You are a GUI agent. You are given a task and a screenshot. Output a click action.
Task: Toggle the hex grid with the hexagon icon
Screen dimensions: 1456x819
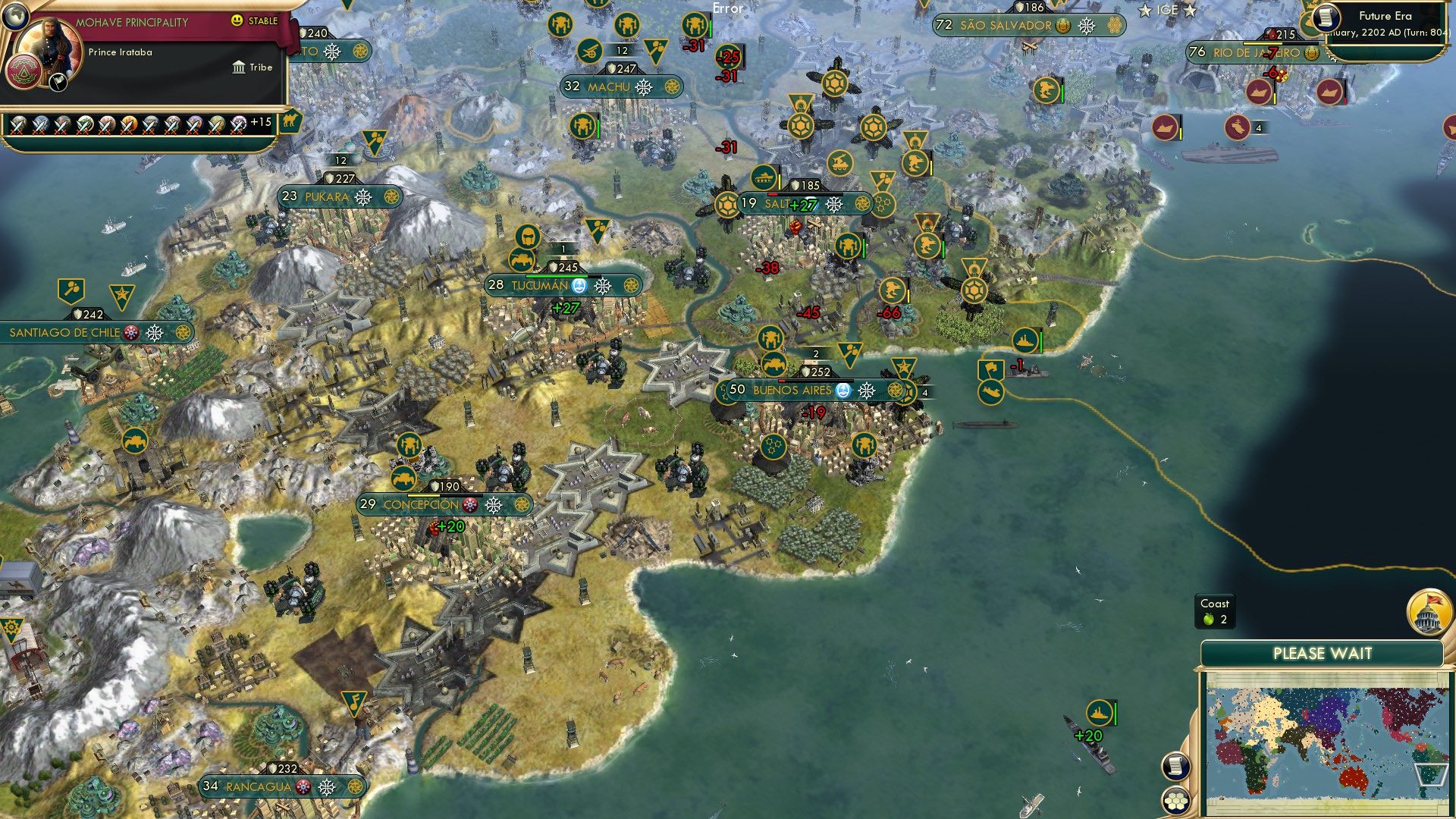(x=1176, y=801)
